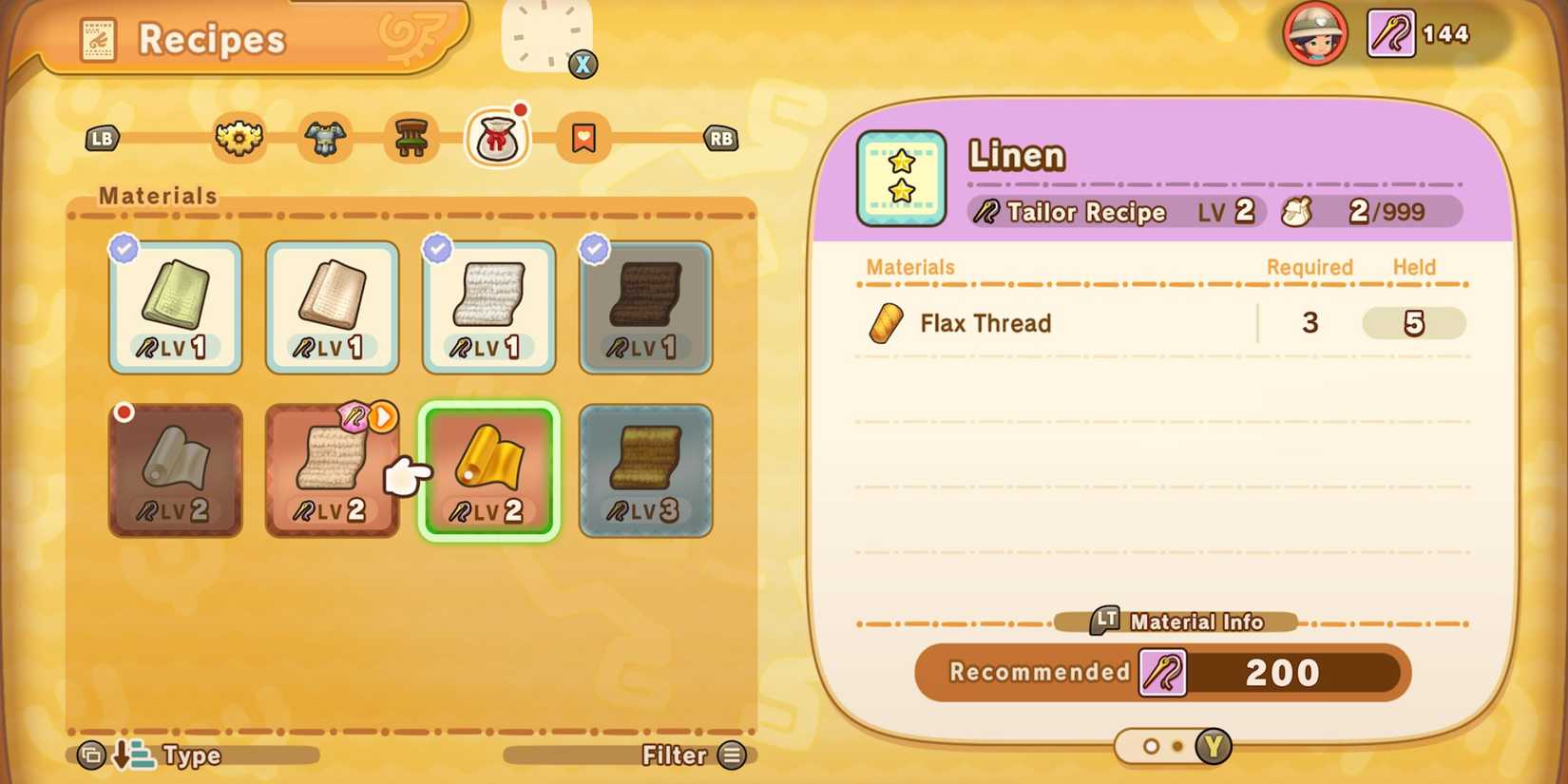The height and width of the screenshot is (784, 1568).
Task: Open the materials bag category
Action: coord(497,138)
